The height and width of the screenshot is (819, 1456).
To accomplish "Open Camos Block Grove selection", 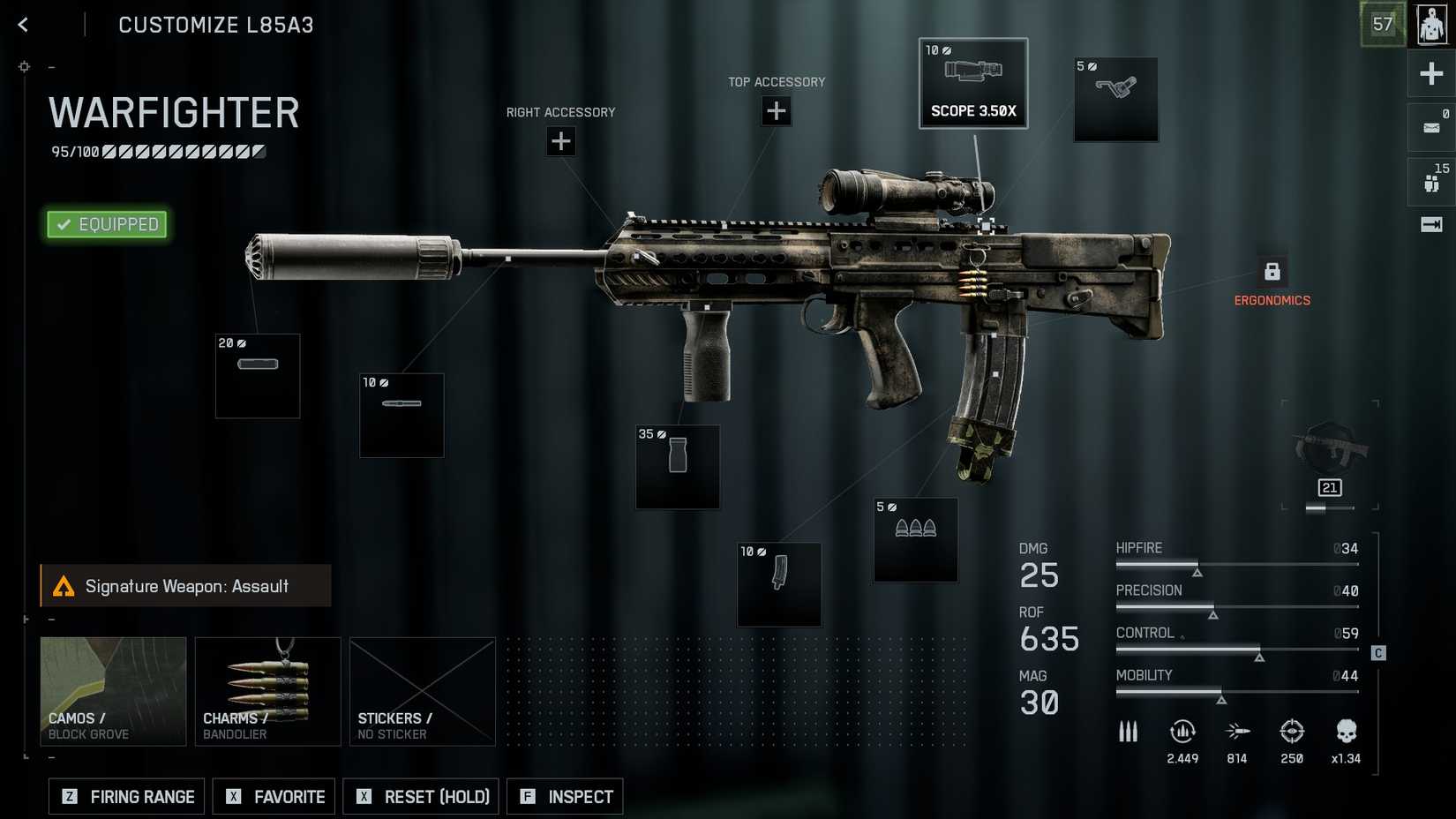I will [113, 691].
